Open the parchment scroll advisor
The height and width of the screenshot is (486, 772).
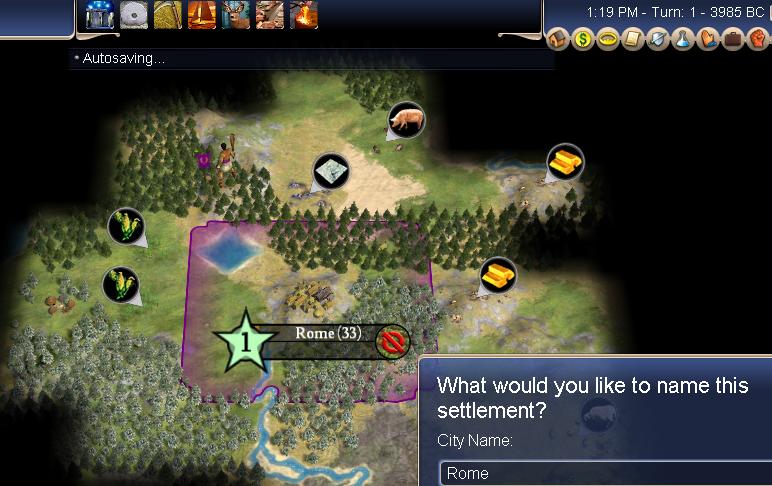[632, 40]
